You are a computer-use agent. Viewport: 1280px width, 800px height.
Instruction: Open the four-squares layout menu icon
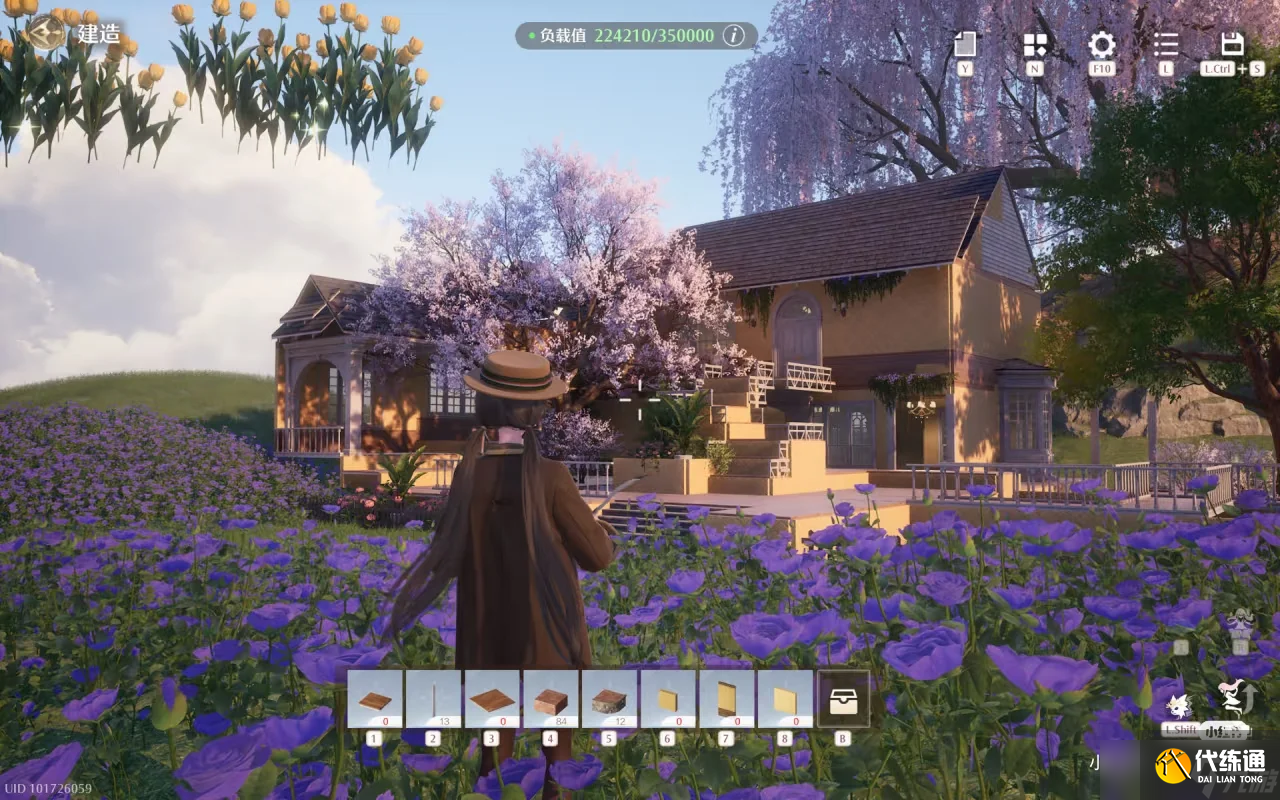(x=1034, y=44)
